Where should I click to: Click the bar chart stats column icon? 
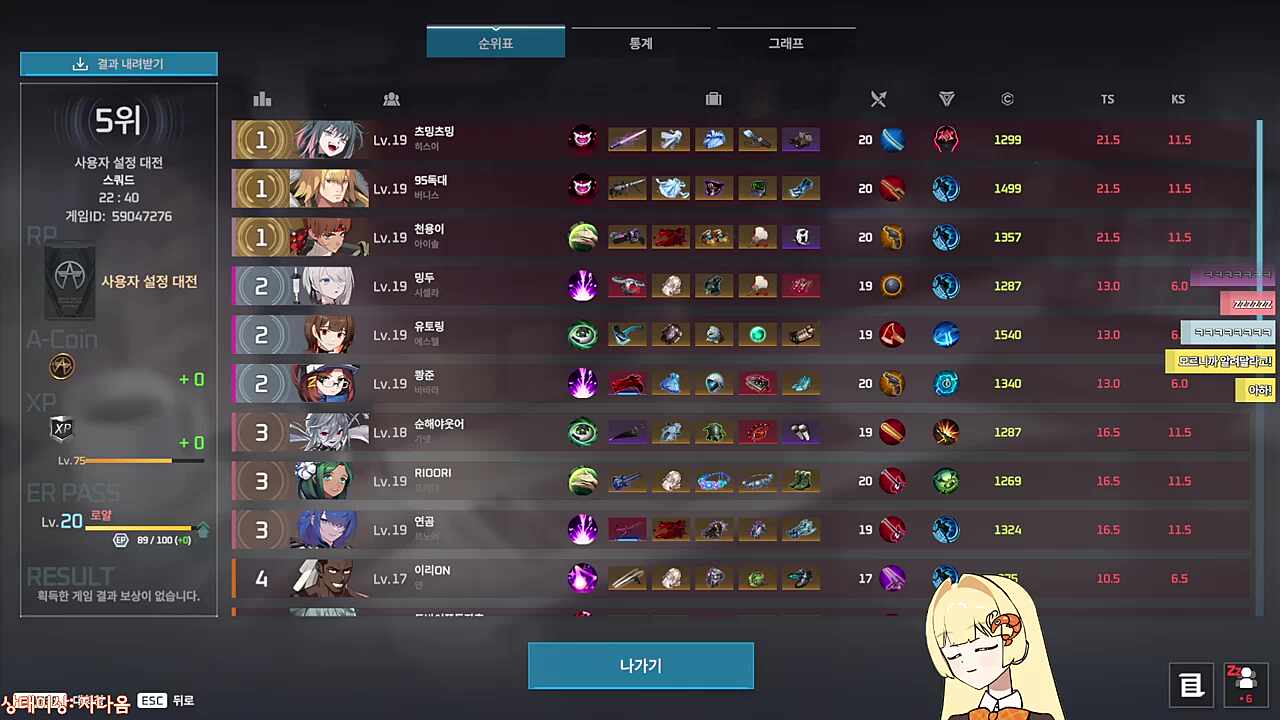click(262, 99)
